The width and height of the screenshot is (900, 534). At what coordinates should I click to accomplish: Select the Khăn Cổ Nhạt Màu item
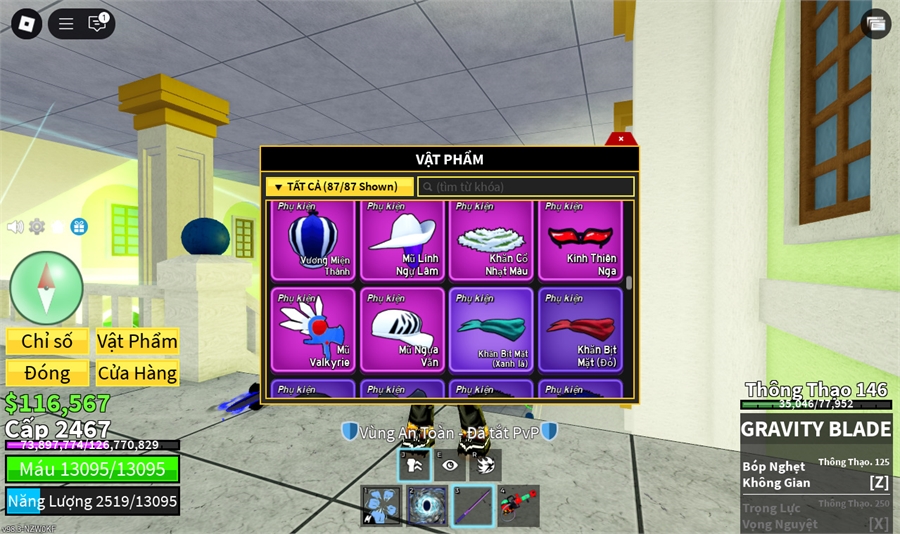[491, 240]
